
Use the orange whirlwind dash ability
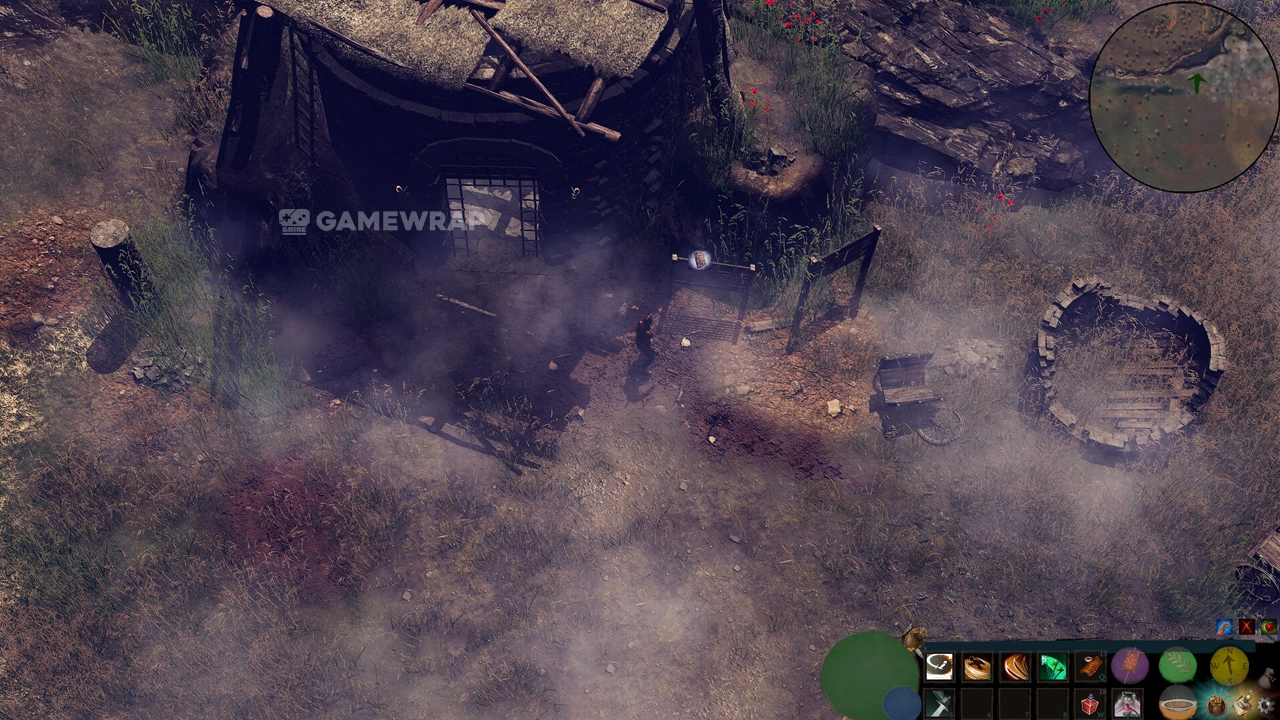pos(977,667)
